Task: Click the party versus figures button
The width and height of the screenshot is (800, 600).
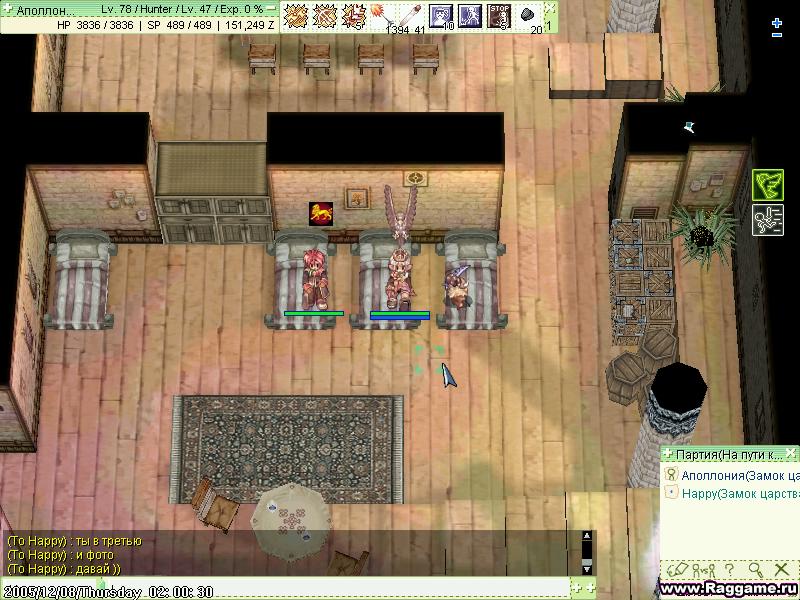Action: tap(703, 570)
